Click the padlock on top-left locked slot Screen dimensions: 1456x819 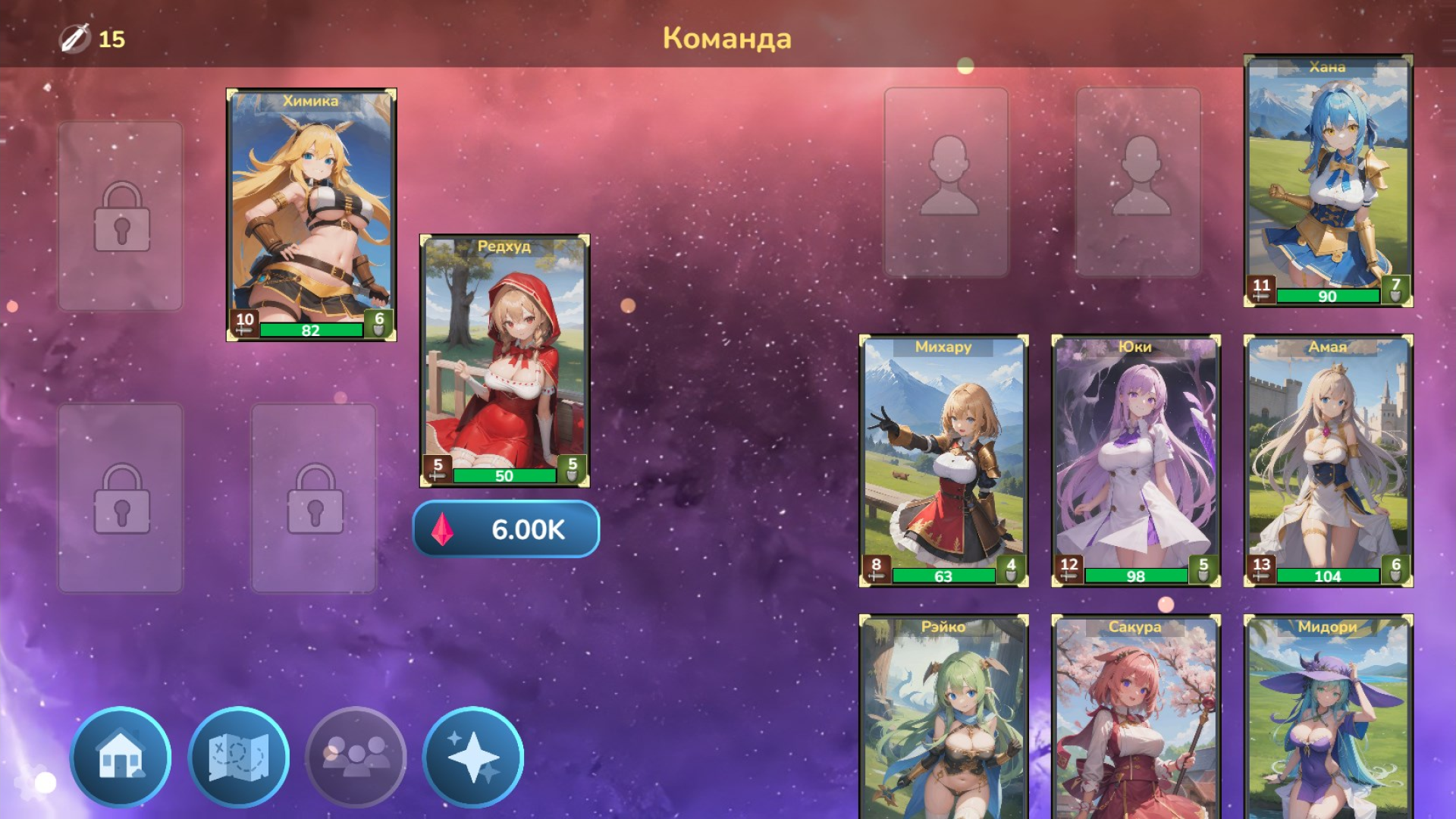[x=121, y=215]
